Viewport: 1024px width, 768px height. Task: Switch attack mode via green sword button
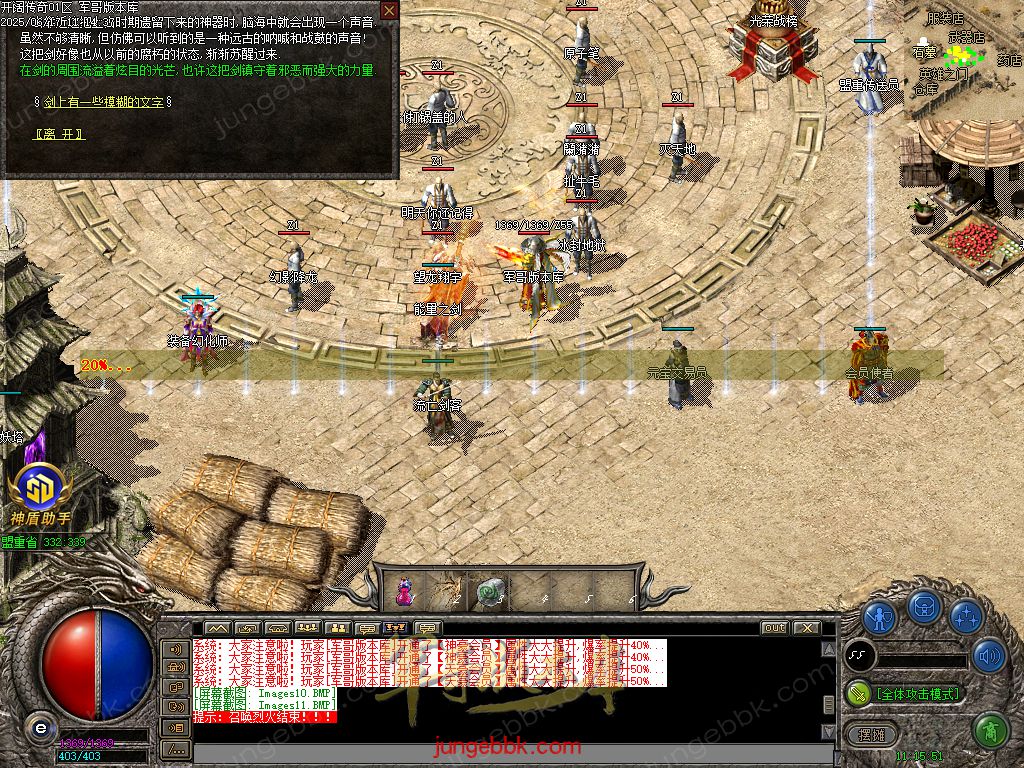(x=858, y=693)
